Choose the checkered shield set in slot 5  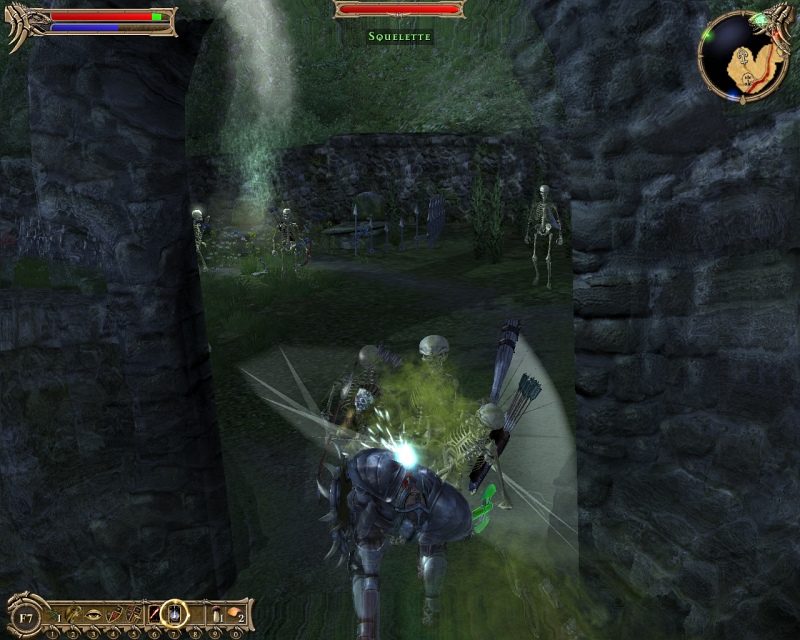point(135,613)
